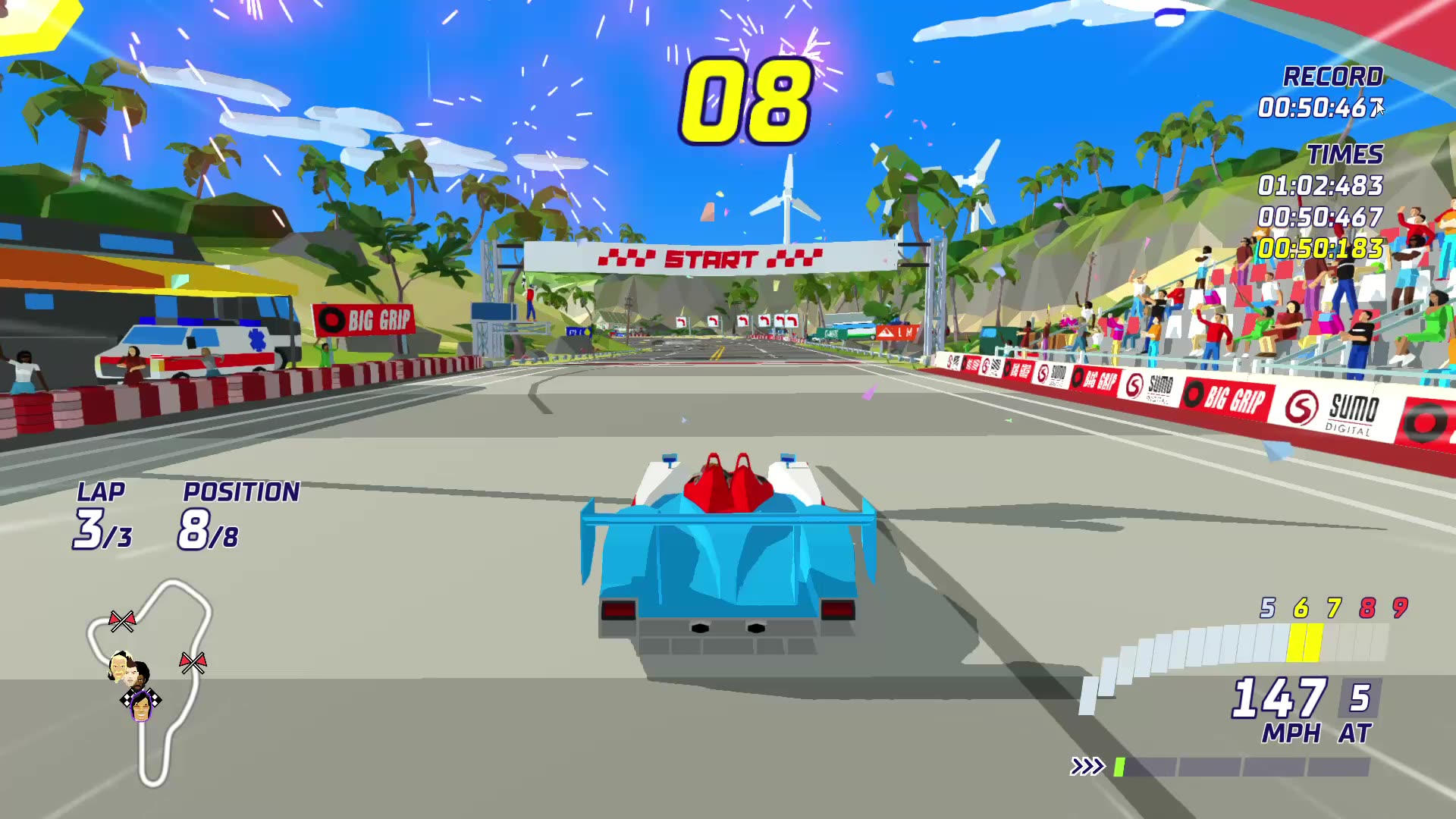
Task: Click the right-side crossed-flags checkpoint marker
Action: point(193,663)
